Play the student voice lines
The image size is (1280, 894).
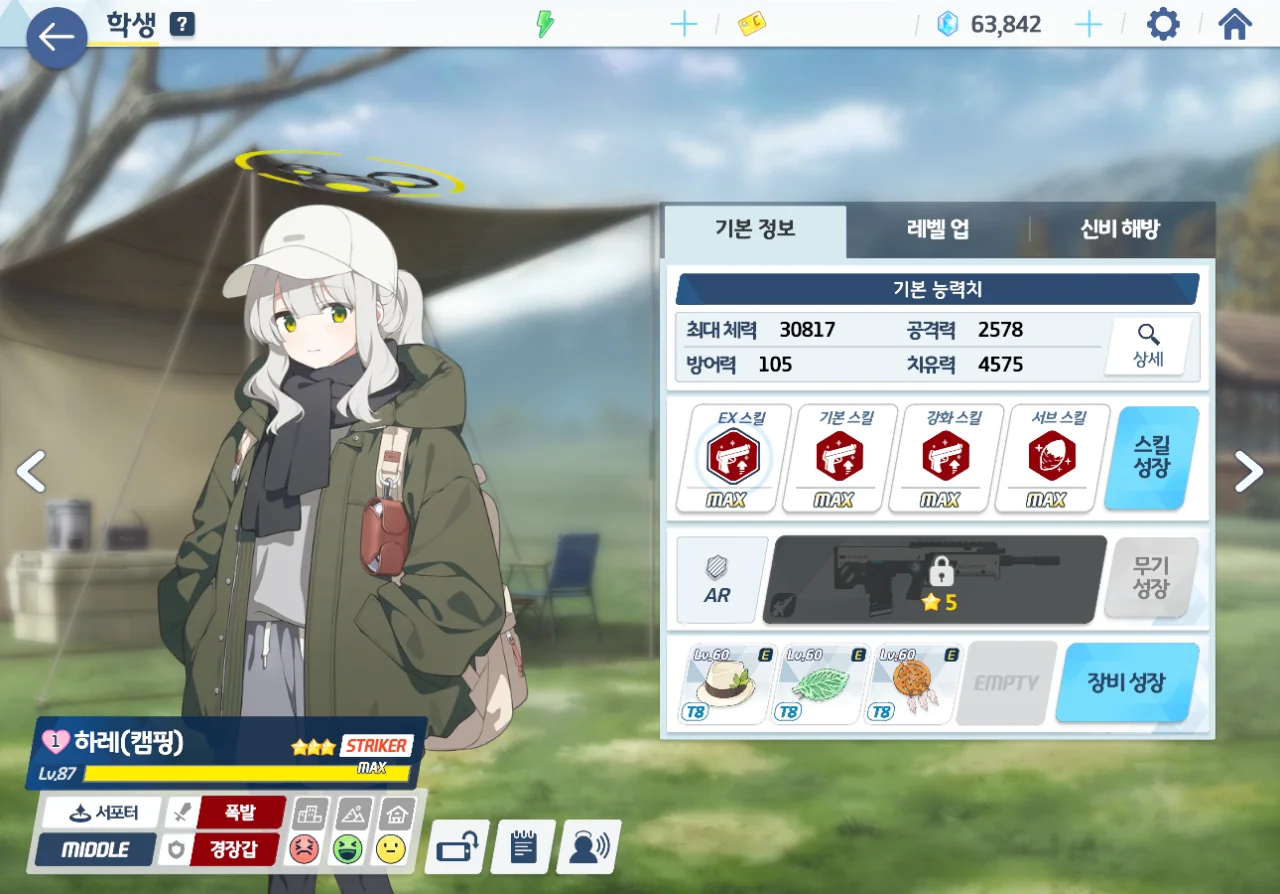tap(588, 846)
